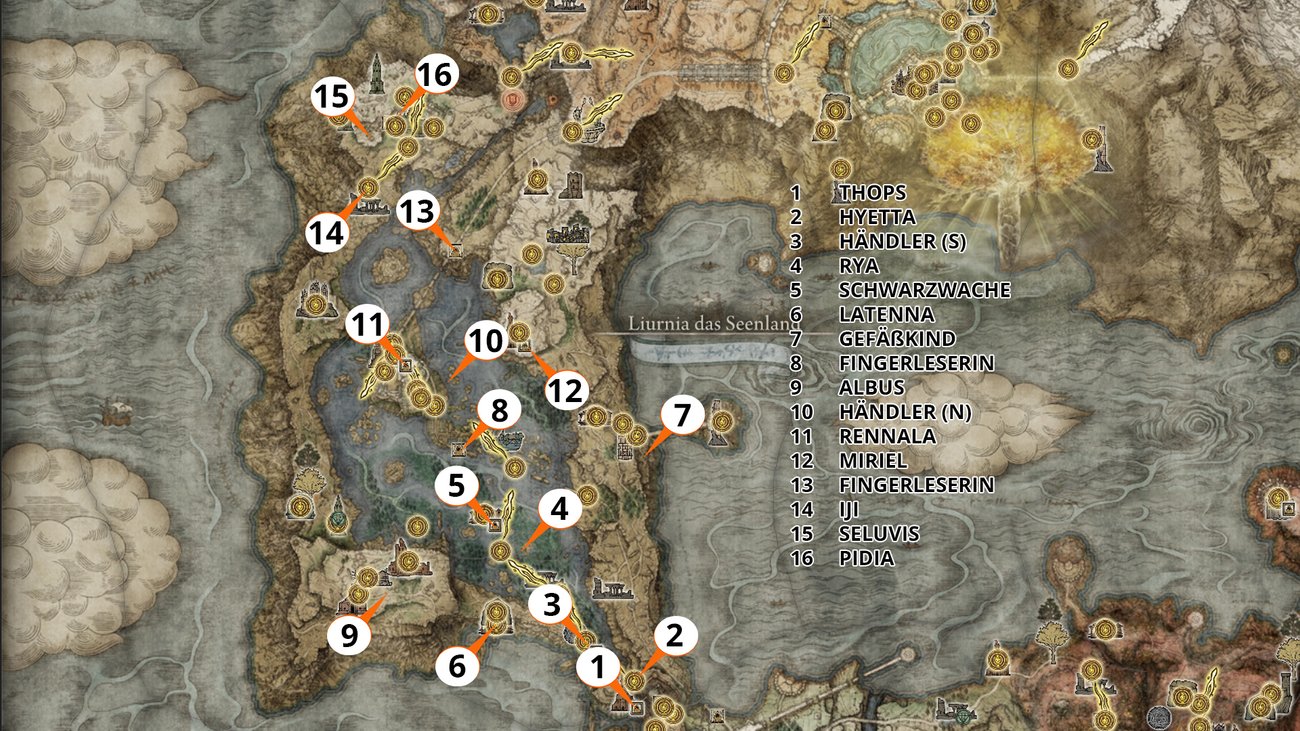This screenshot has width=1300, height=731.
Task: Click map marker 1 for Thops
Action: click(x=598, y=666)
